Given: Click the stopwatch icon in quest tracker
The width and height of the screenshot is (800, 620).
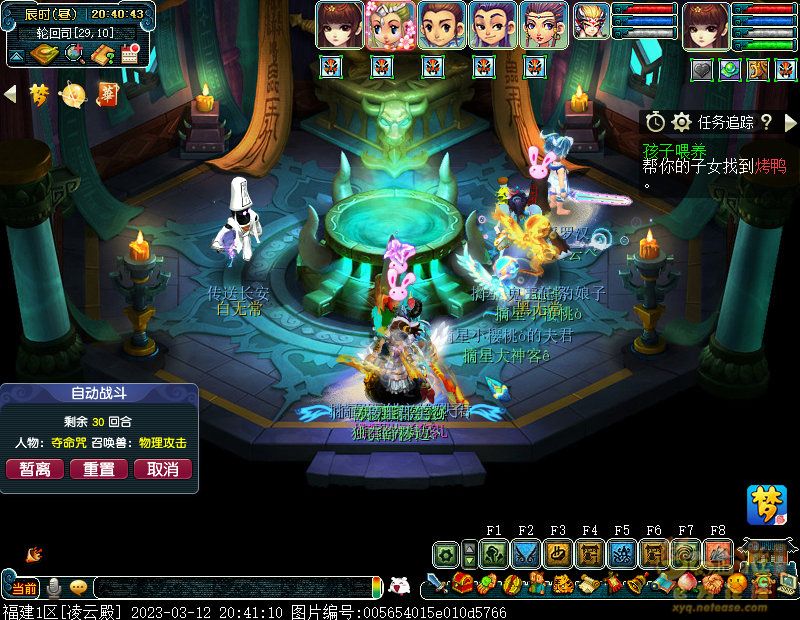Looking at the screenshot, I should (x=655, y=122).
